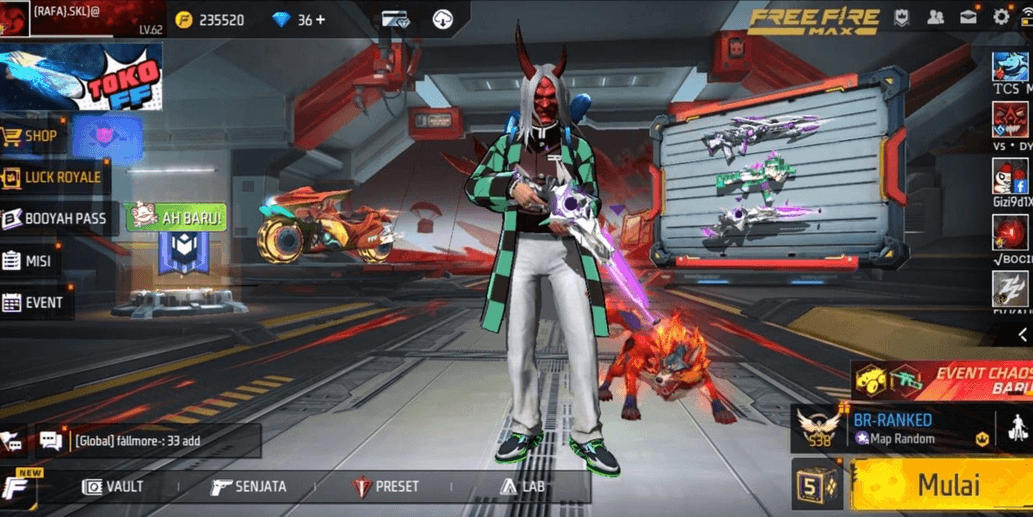Open the SHOP menu

[x=32, y=136]
